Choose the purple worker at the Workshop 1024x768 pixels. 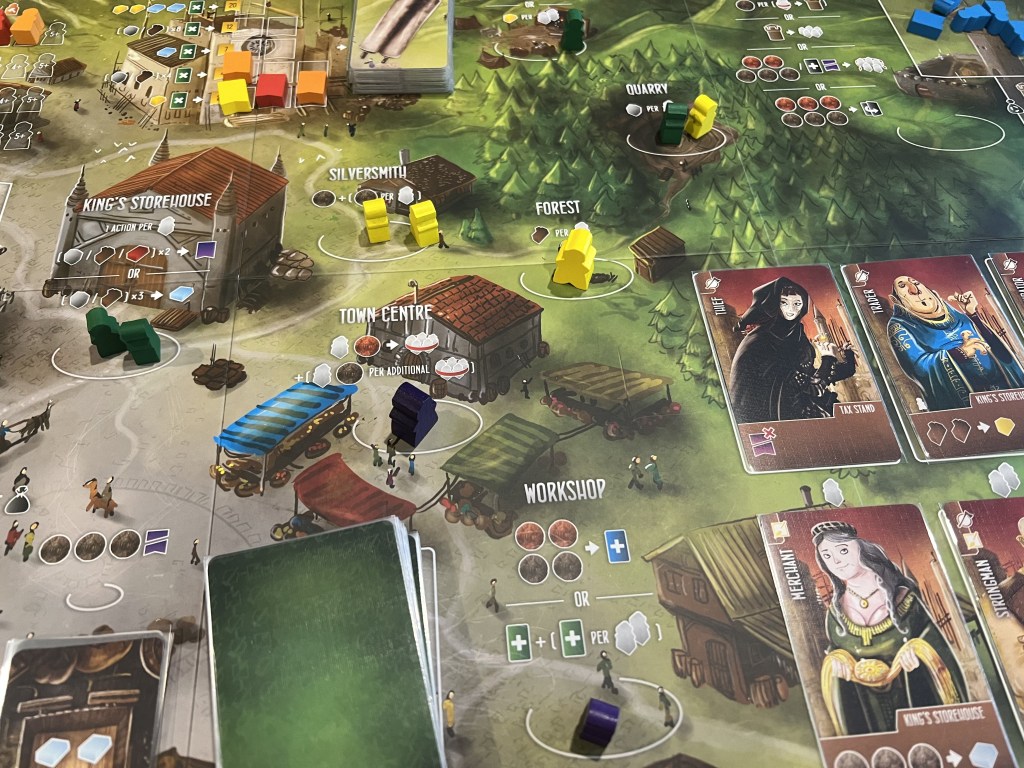click(601, 720)
